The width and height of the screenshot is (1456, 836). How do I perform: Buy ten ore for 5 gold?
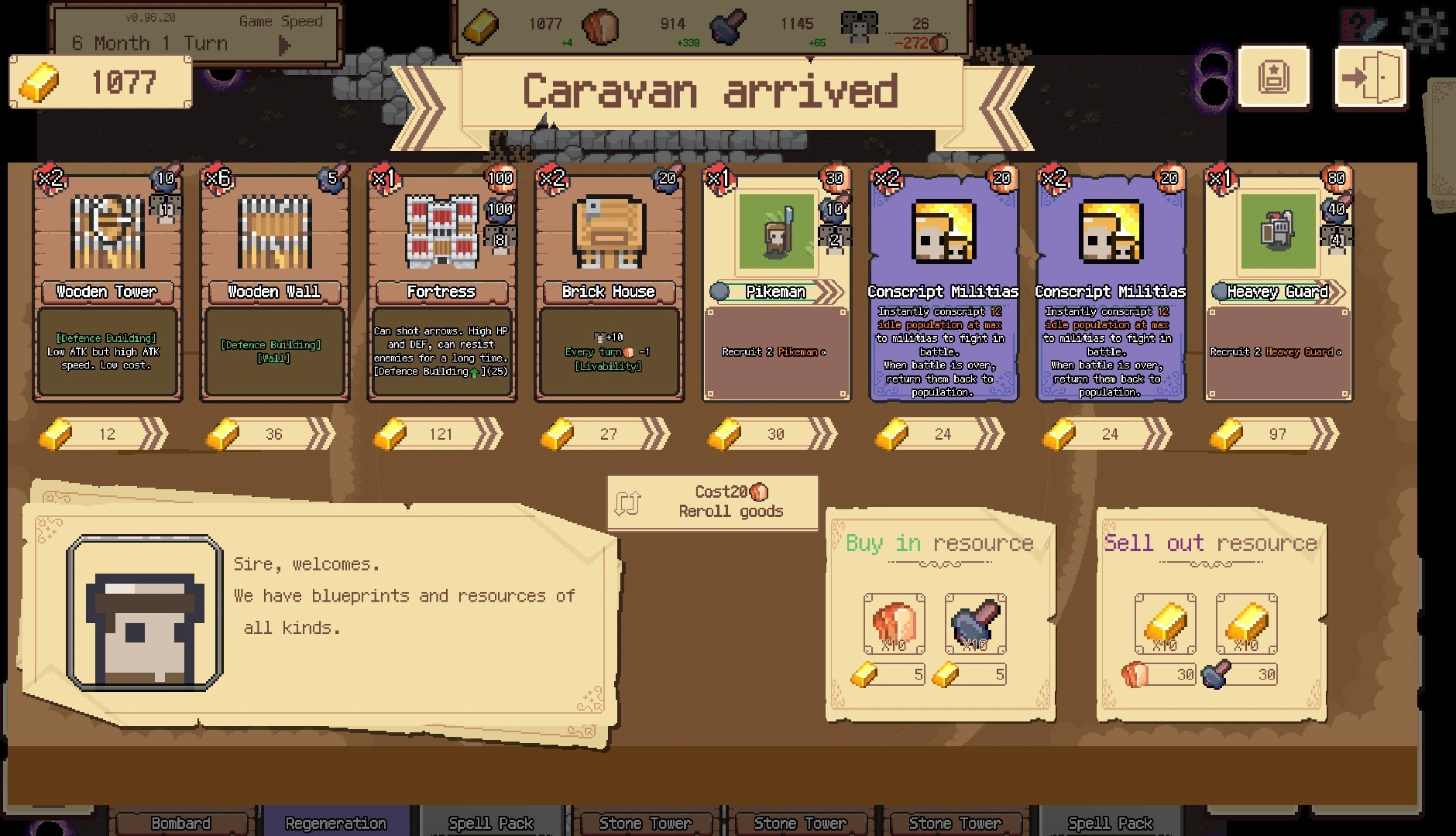click(x=975, y=624)
